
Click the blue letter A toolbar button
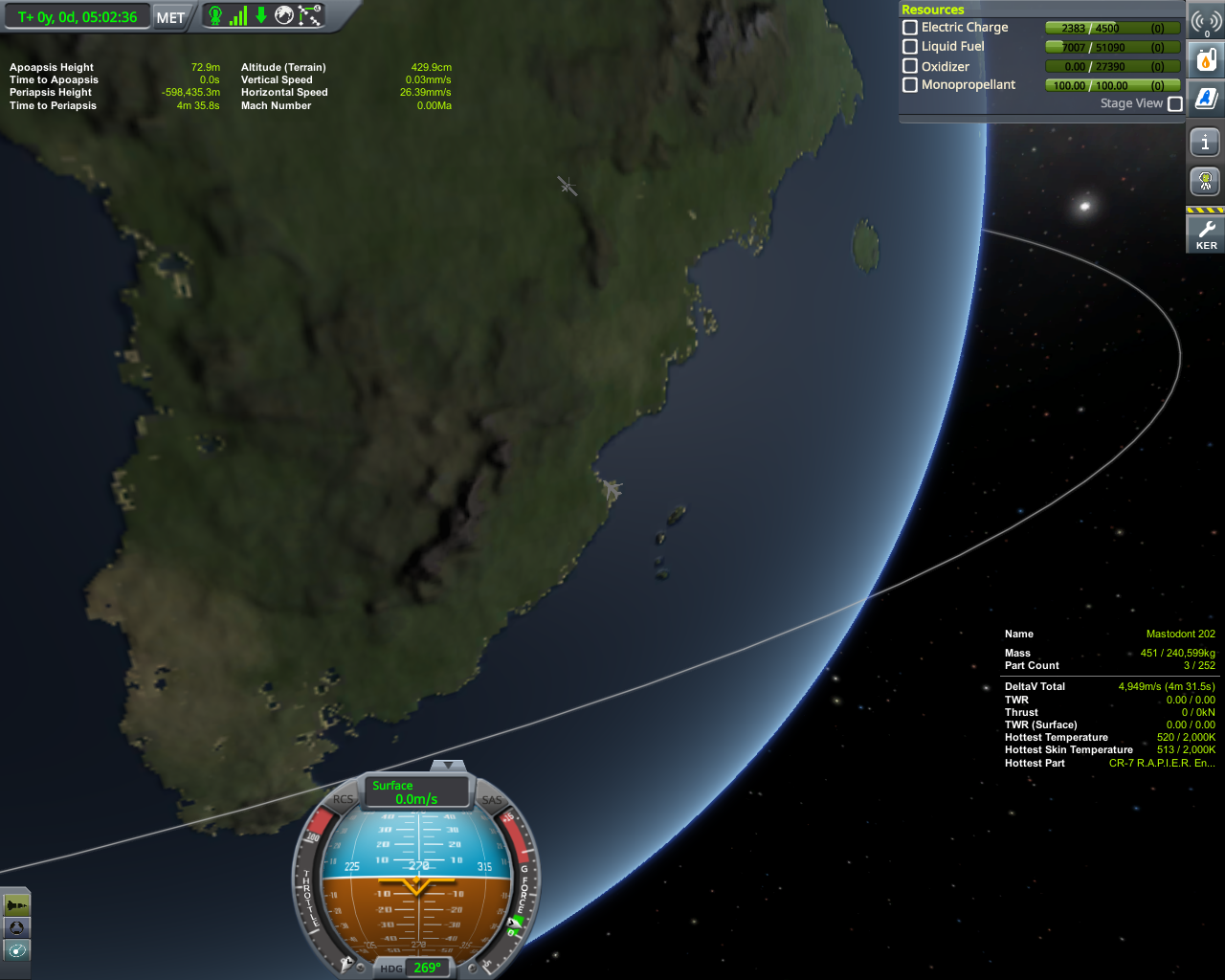click(1206, 98)
